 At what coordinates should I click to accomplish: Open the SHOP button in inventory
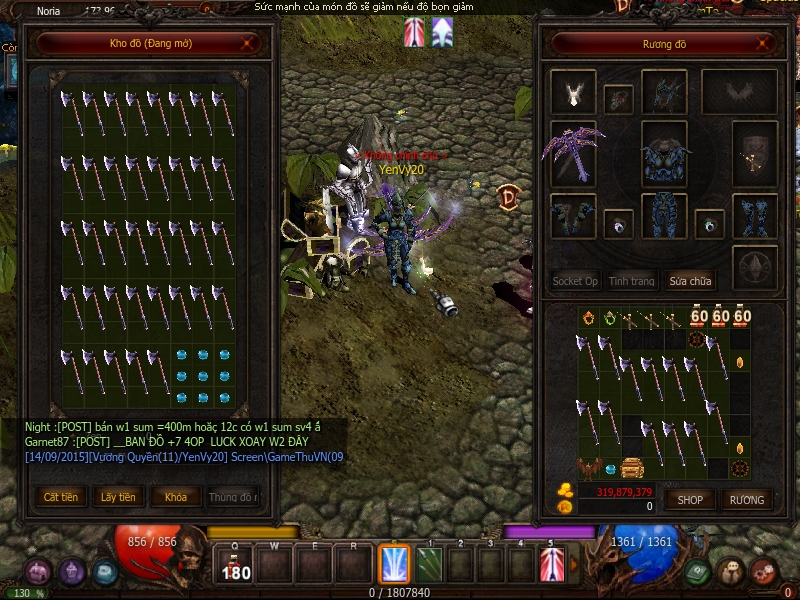(691, 499)
